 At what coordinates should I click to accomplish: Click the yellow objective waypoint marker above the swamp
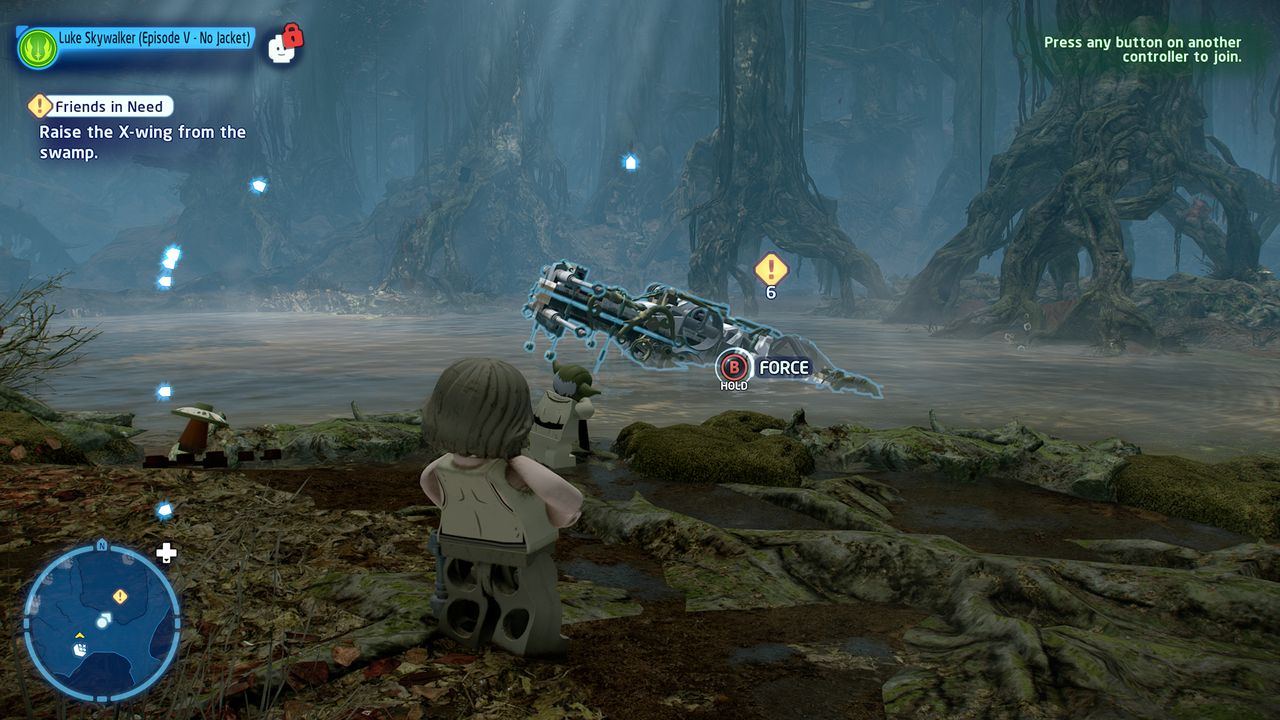point(770,268)
